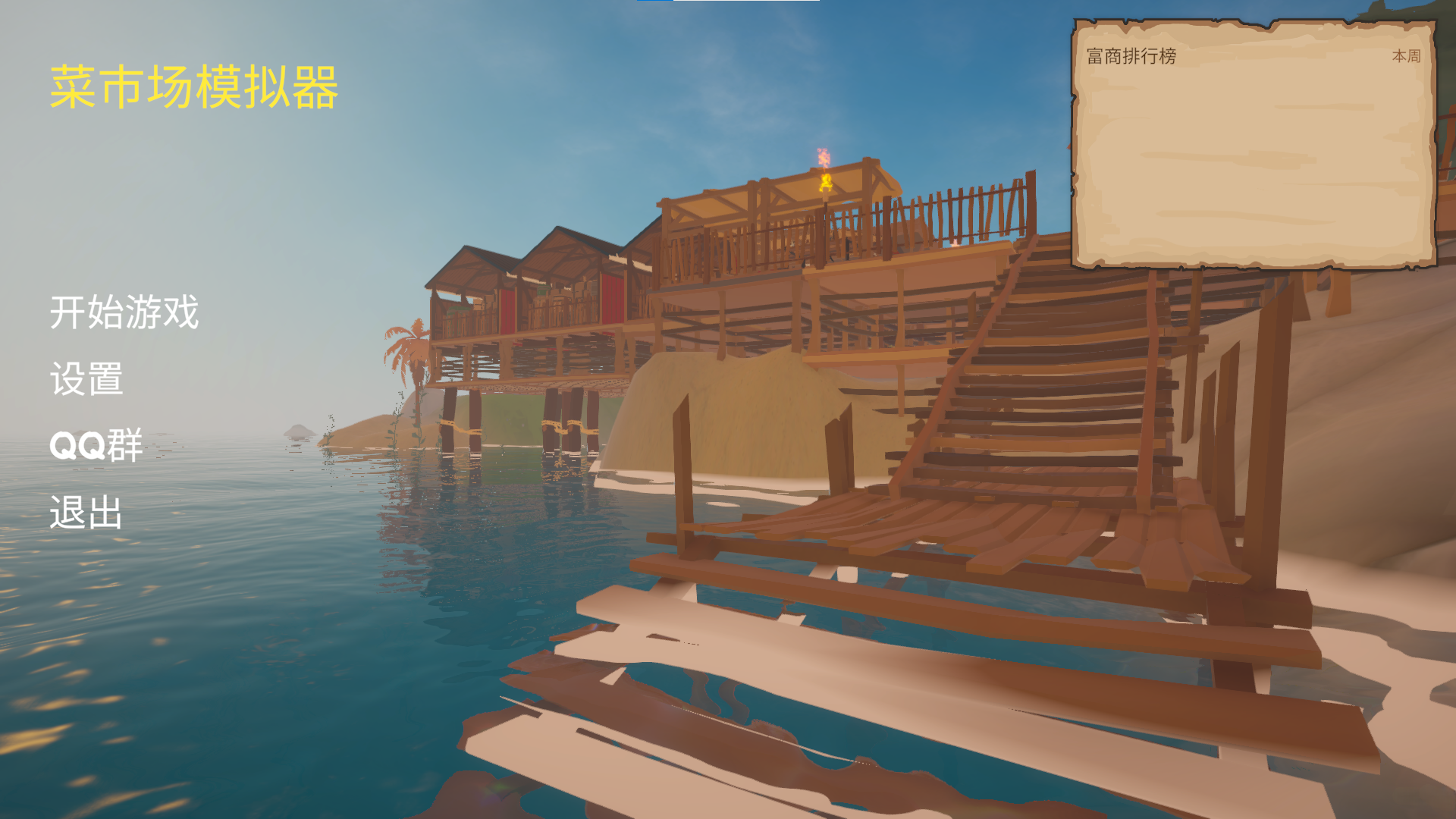The height and width of the screenshot is (819, 1456).
Task: Toggle the 本周 leaderboard period
Action: pos(1406,56)
